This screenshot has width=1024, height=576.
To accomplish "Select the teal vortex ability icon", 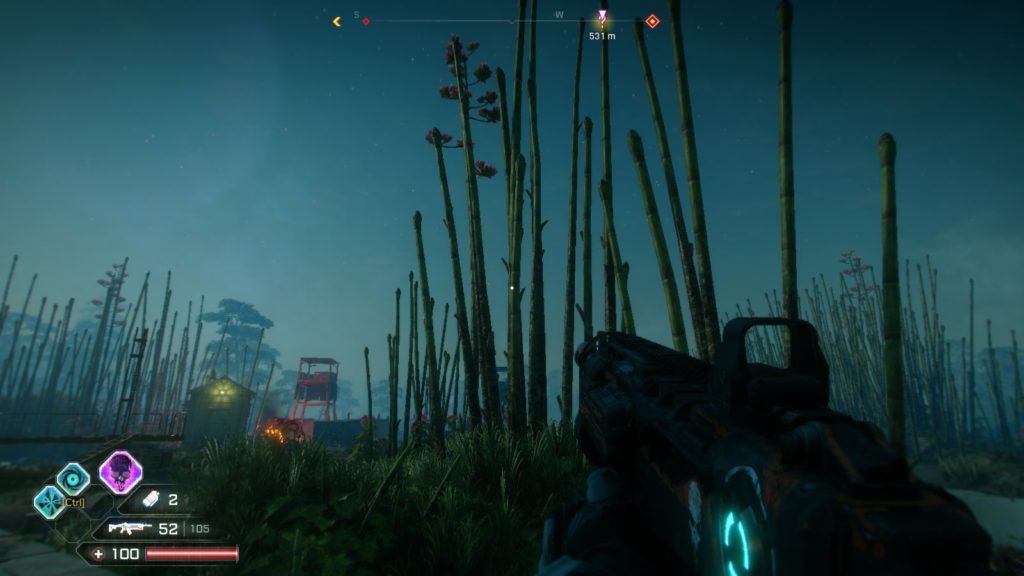I will pyautogui.click(x=73, y=479).
